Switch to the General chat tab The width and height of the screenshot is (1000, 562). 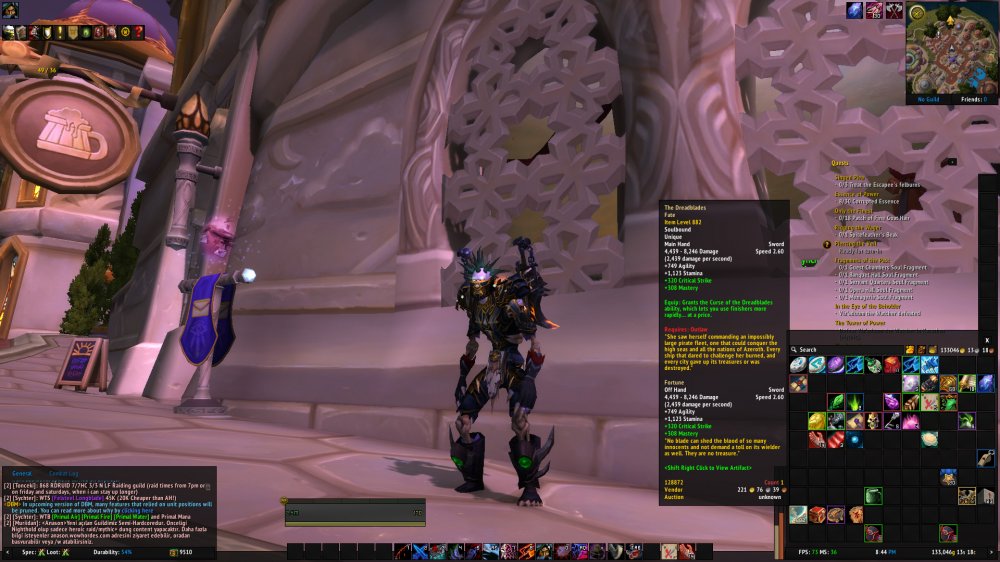pos(23,473)
